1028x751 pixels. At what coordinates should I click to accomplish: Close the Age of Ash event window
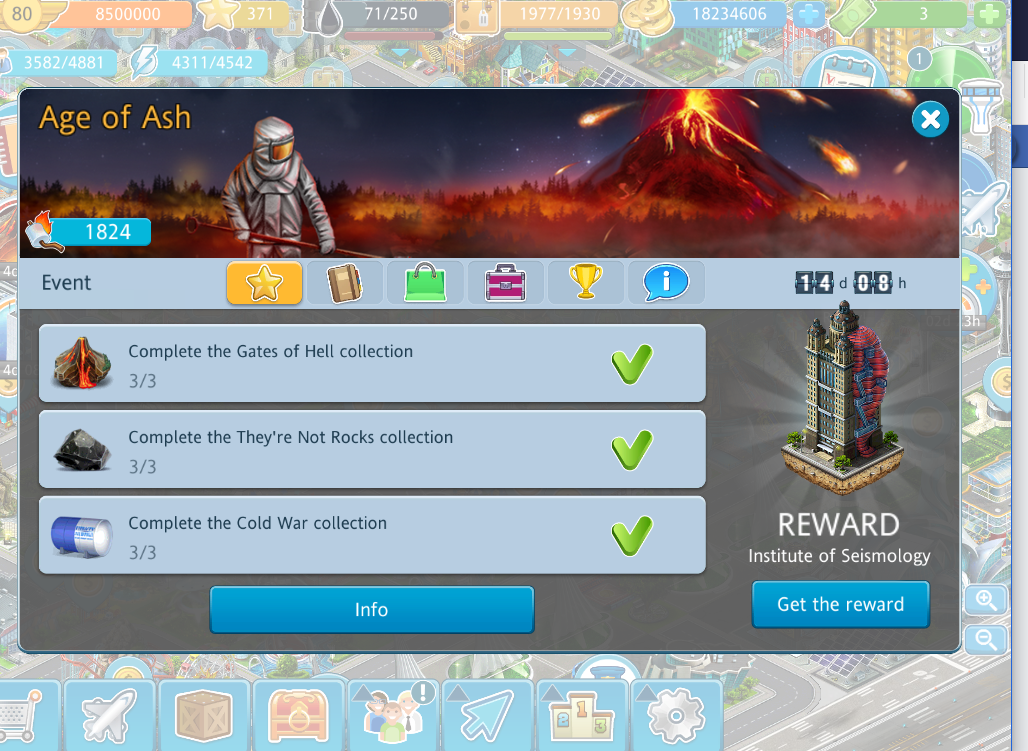930,120
